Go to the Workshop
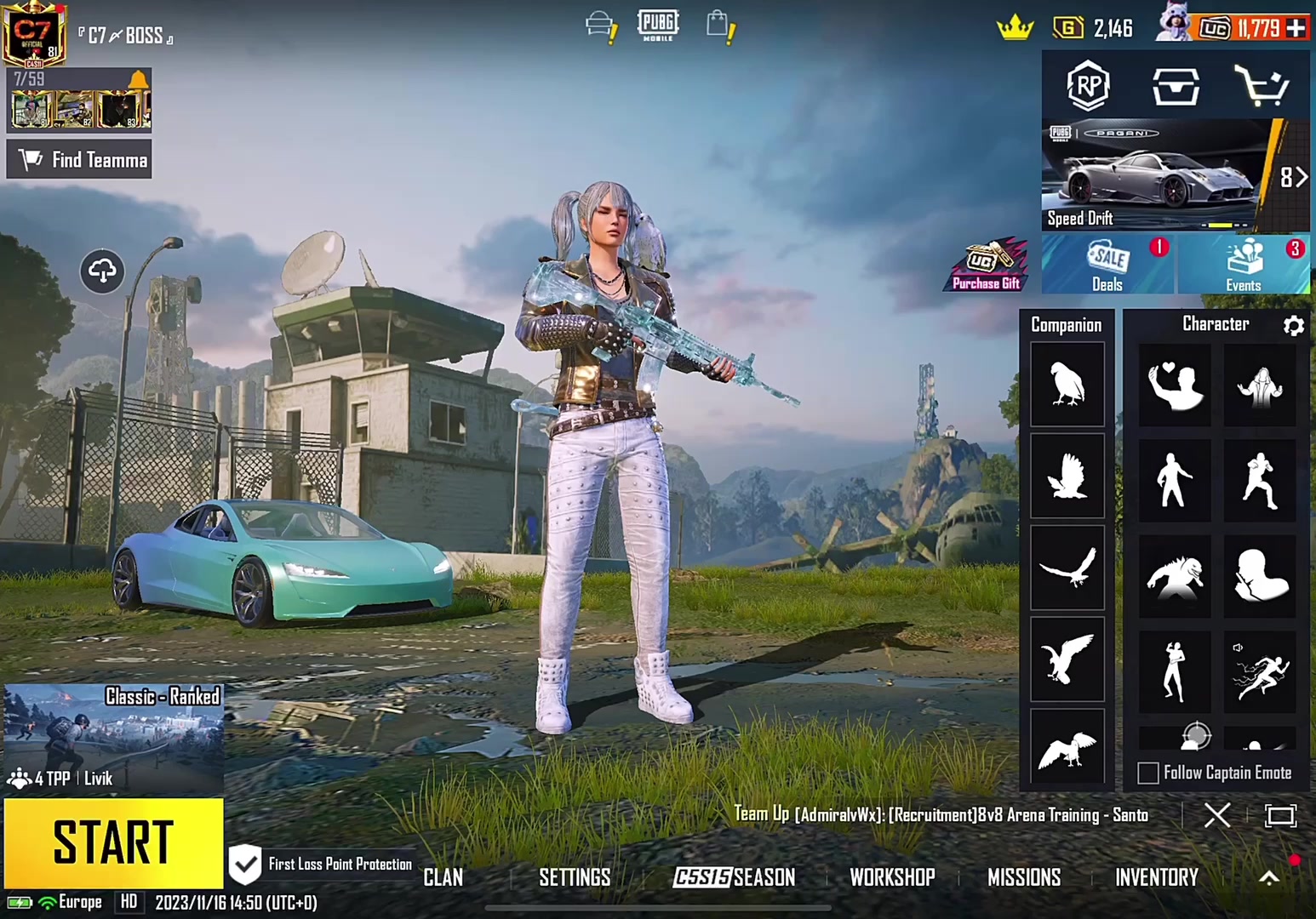Viewport: 1316px width, 919px height. coord(892,877)
